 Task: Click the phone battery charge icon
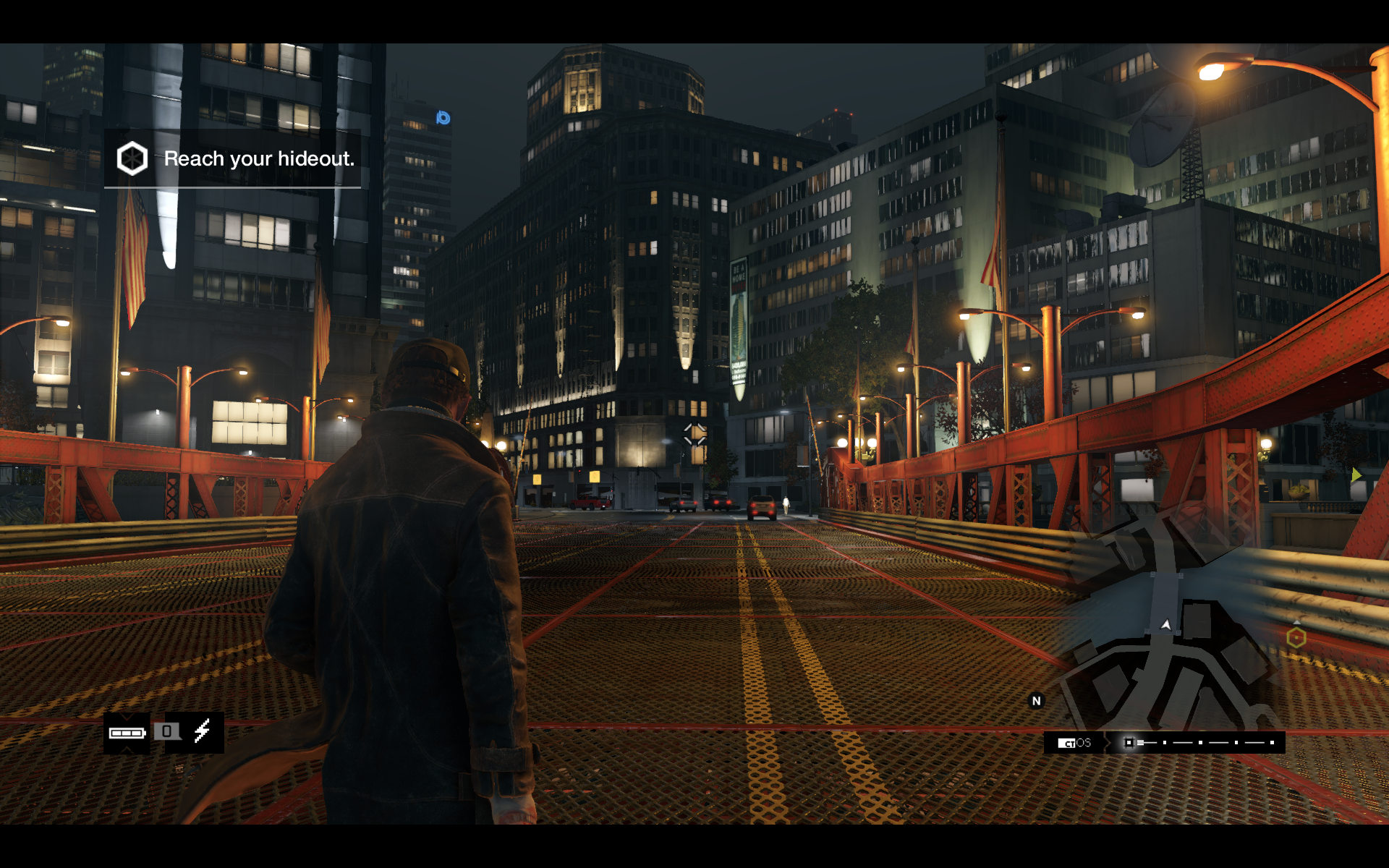click(127, 733)
